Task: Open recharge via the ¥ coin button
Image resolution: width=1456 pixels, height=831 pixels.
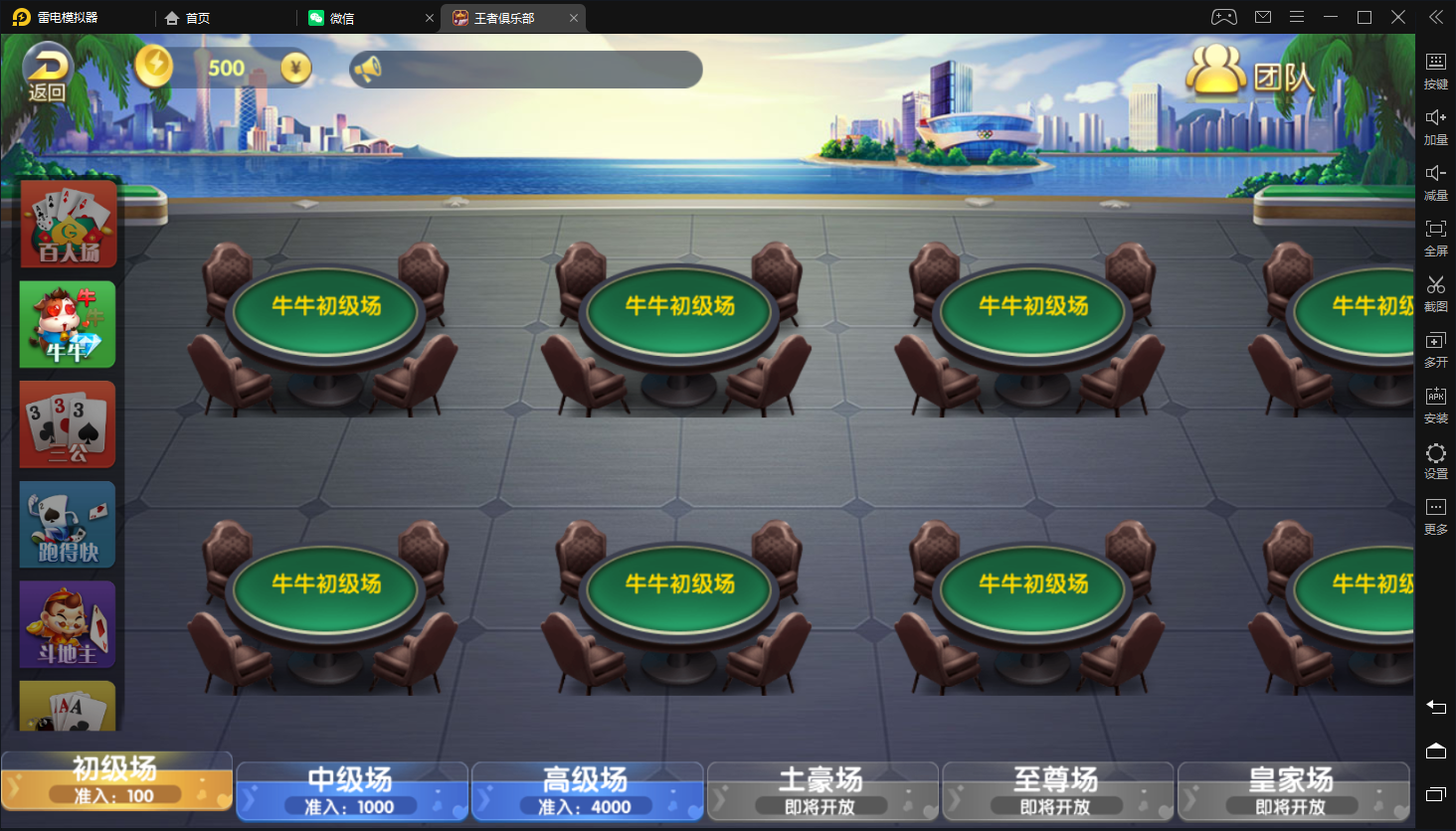Action: (296, 68)
